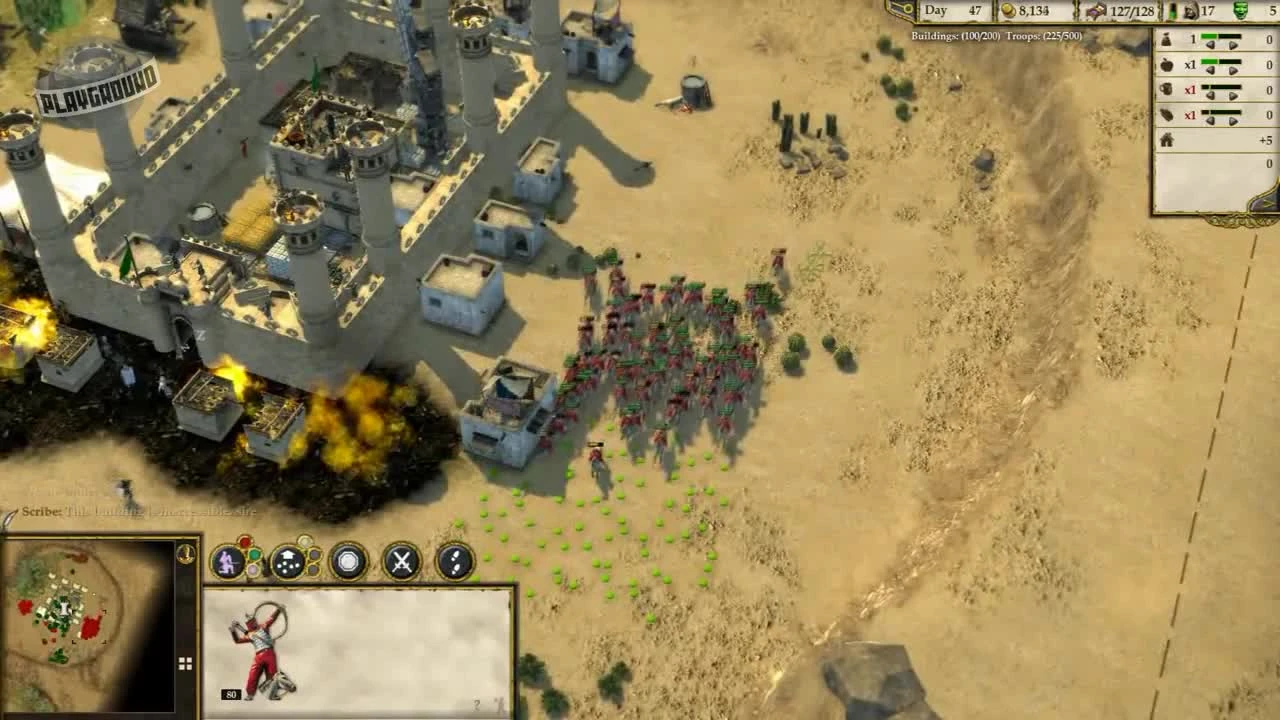
Task: Decrease apple rations with left arrow
Action: point(1210,70)
